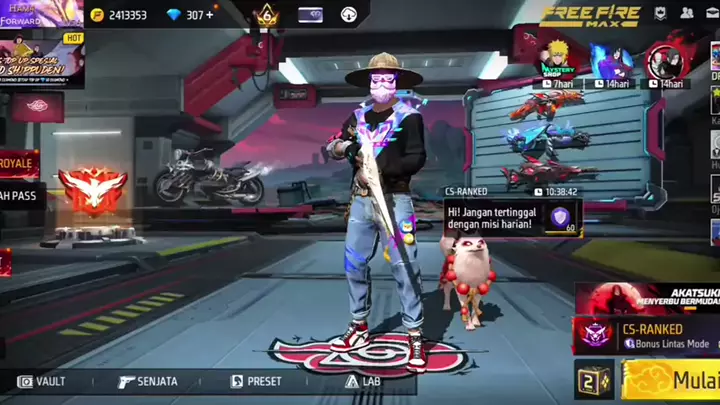
Task: Open the red Akatsuki cloud event icon
Action: 663,63
